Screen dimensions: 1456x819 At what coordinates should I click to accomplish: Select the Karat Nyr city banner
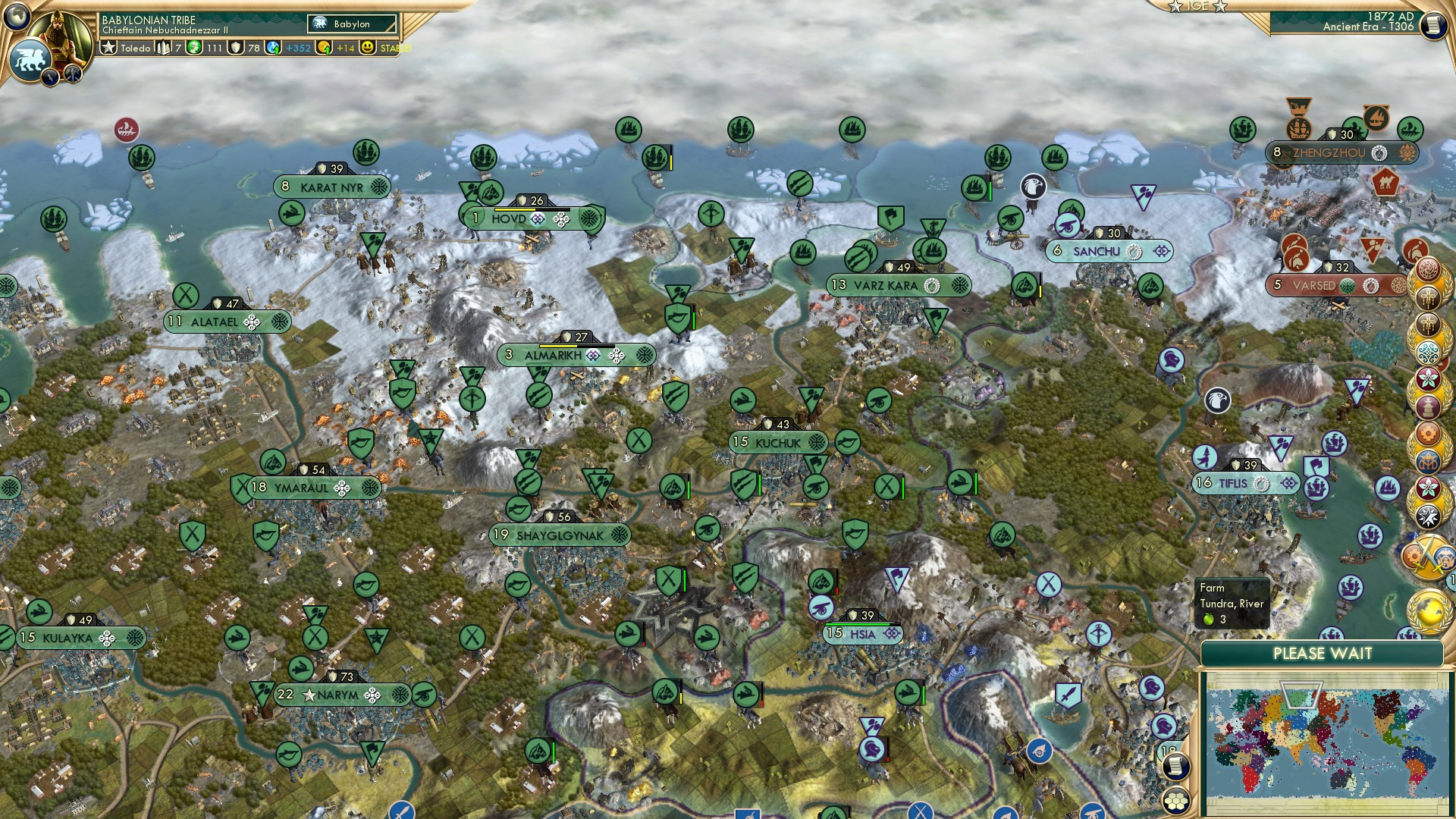[331, 187]
